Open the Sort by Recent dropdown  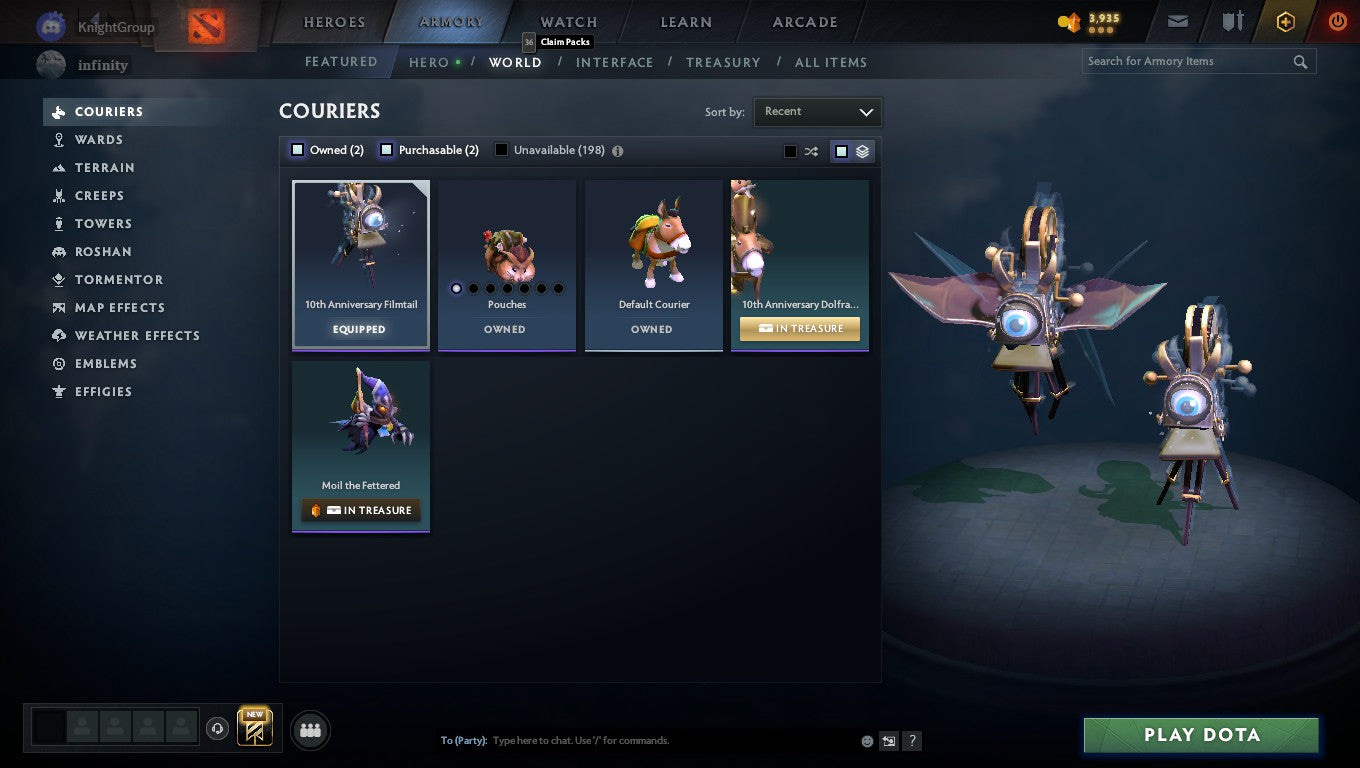coord(817,112)
